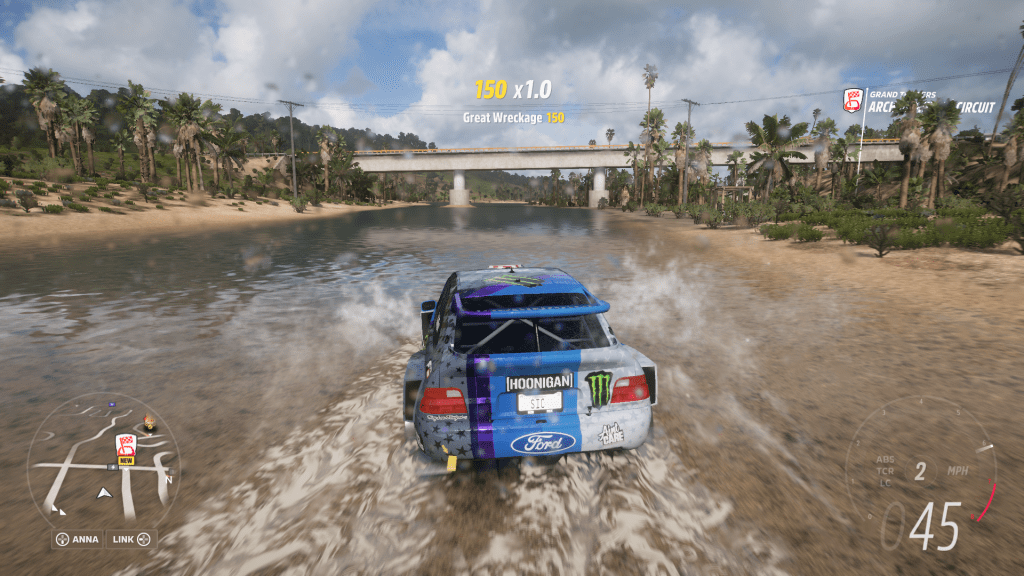The width and height of the screenshot is (1024, 576).
Task: Click the new race event marker on minimap
Action: (x=126, y=448)
